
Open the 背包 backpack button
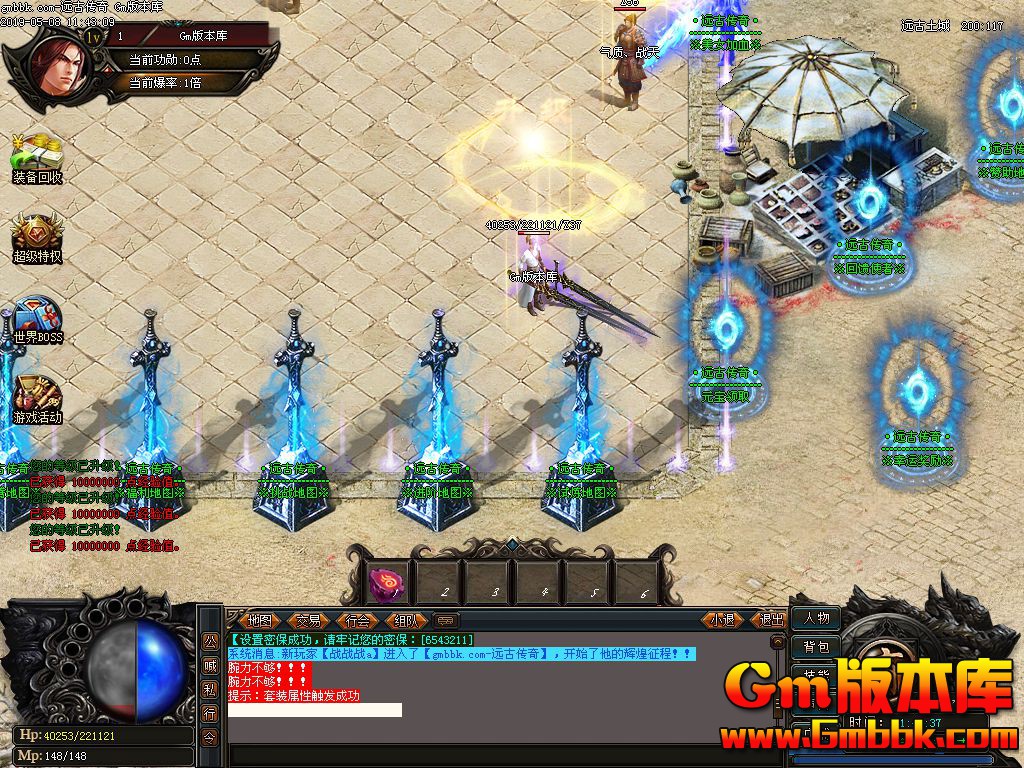[x=816, y=647]
